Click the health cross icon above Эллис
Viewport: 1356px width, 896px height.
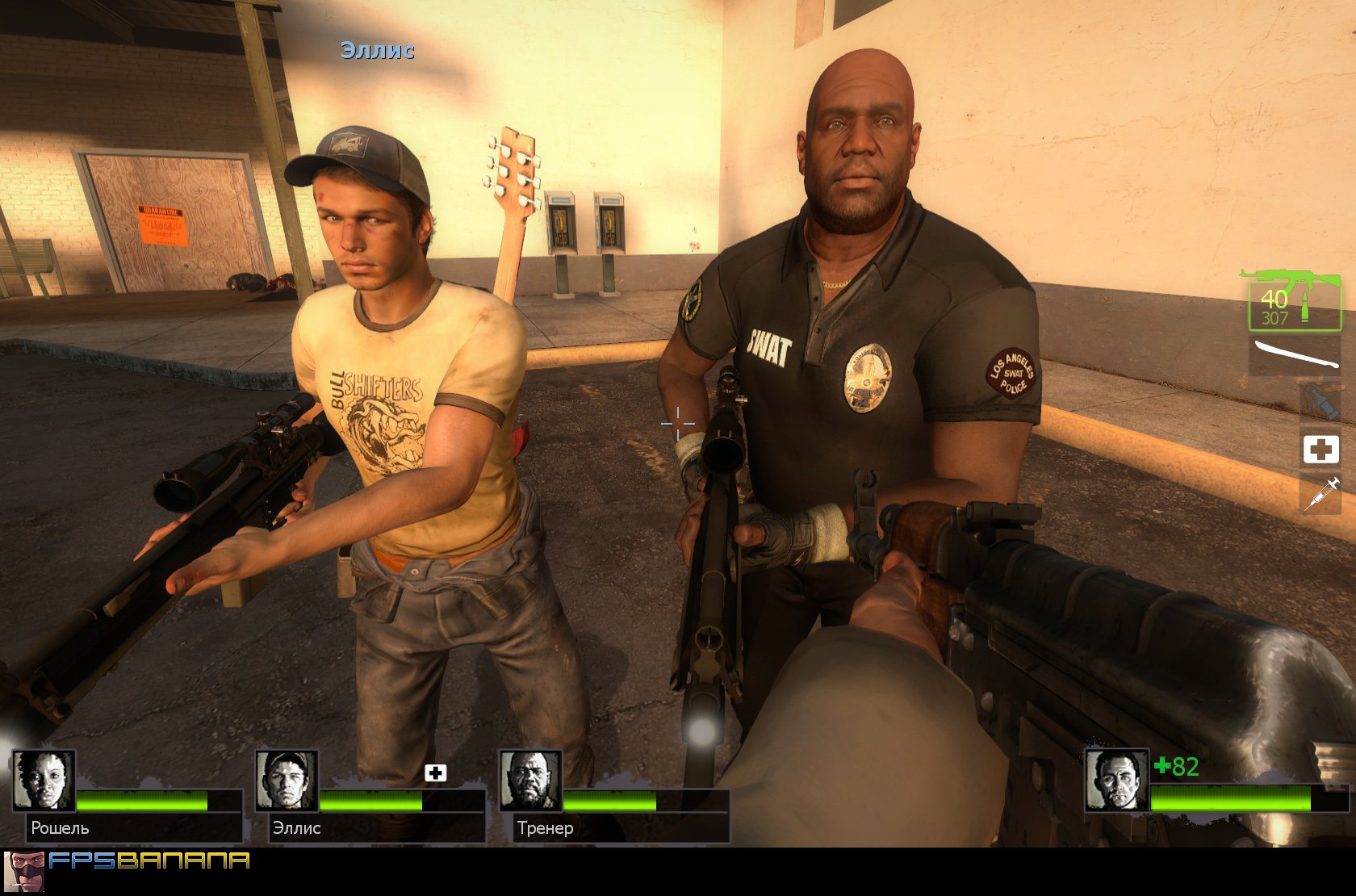tap(436, 772)
